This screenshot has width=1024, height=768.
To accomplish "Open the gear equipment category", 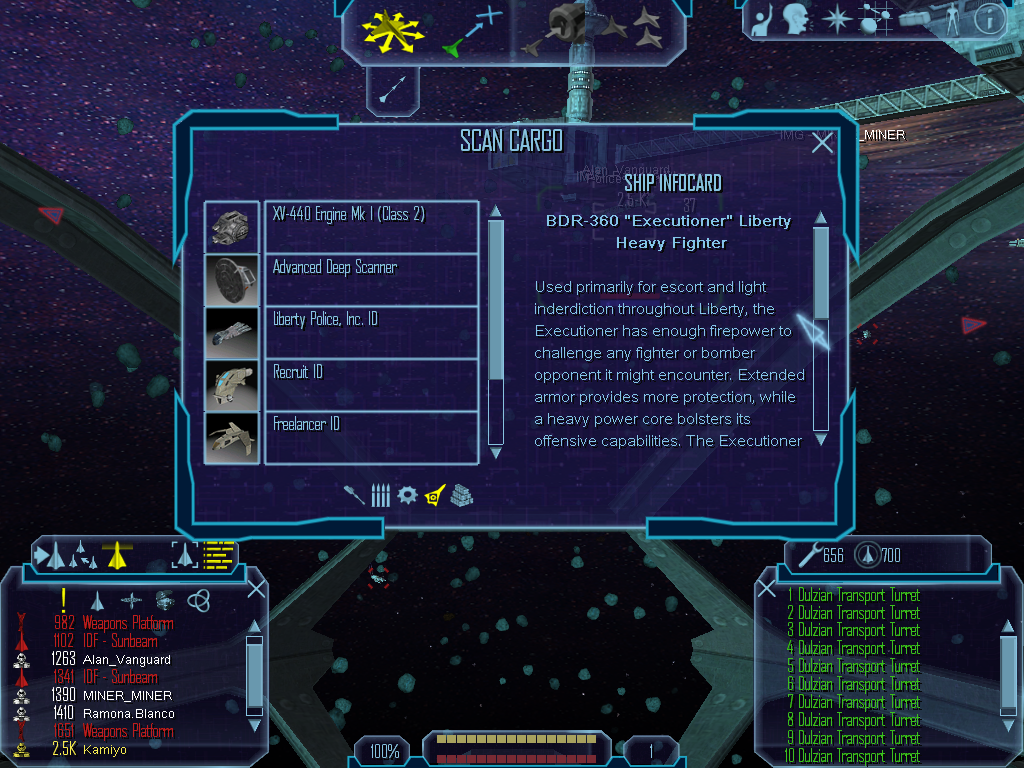I will coord(406,495).
